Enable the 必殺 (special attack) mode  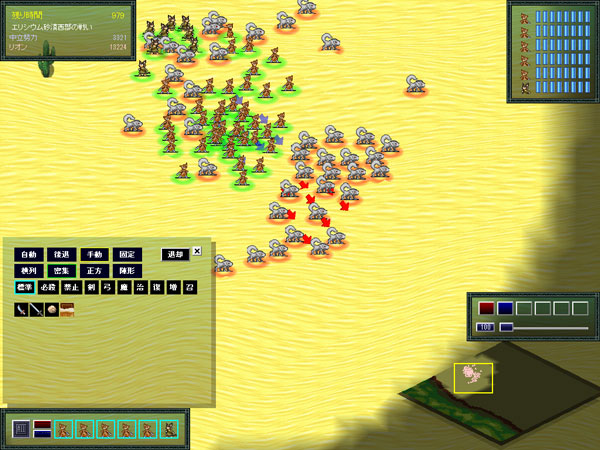click(x=48, y=288)
